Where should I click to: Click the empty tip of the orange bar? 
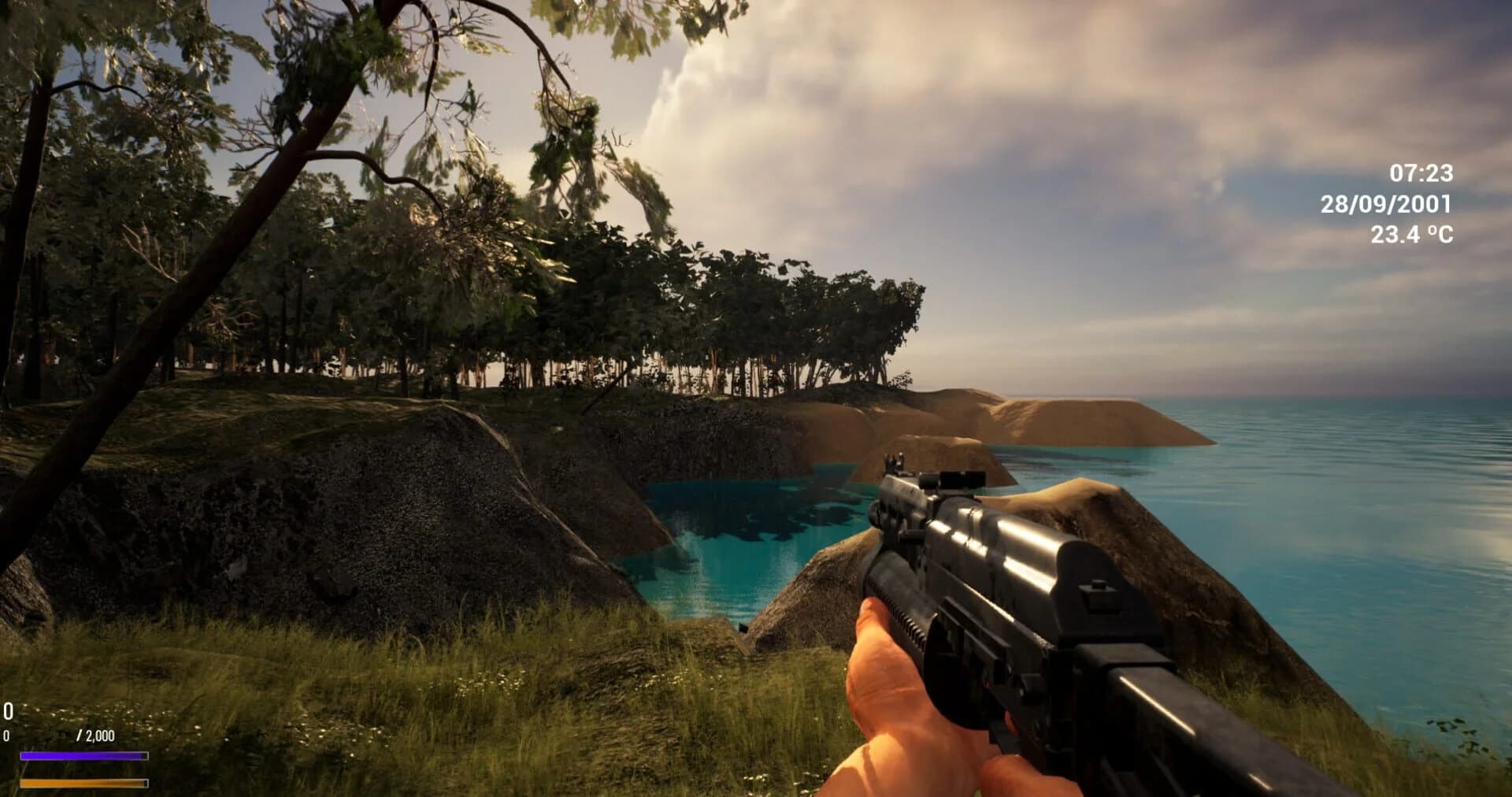click(145, 784)
